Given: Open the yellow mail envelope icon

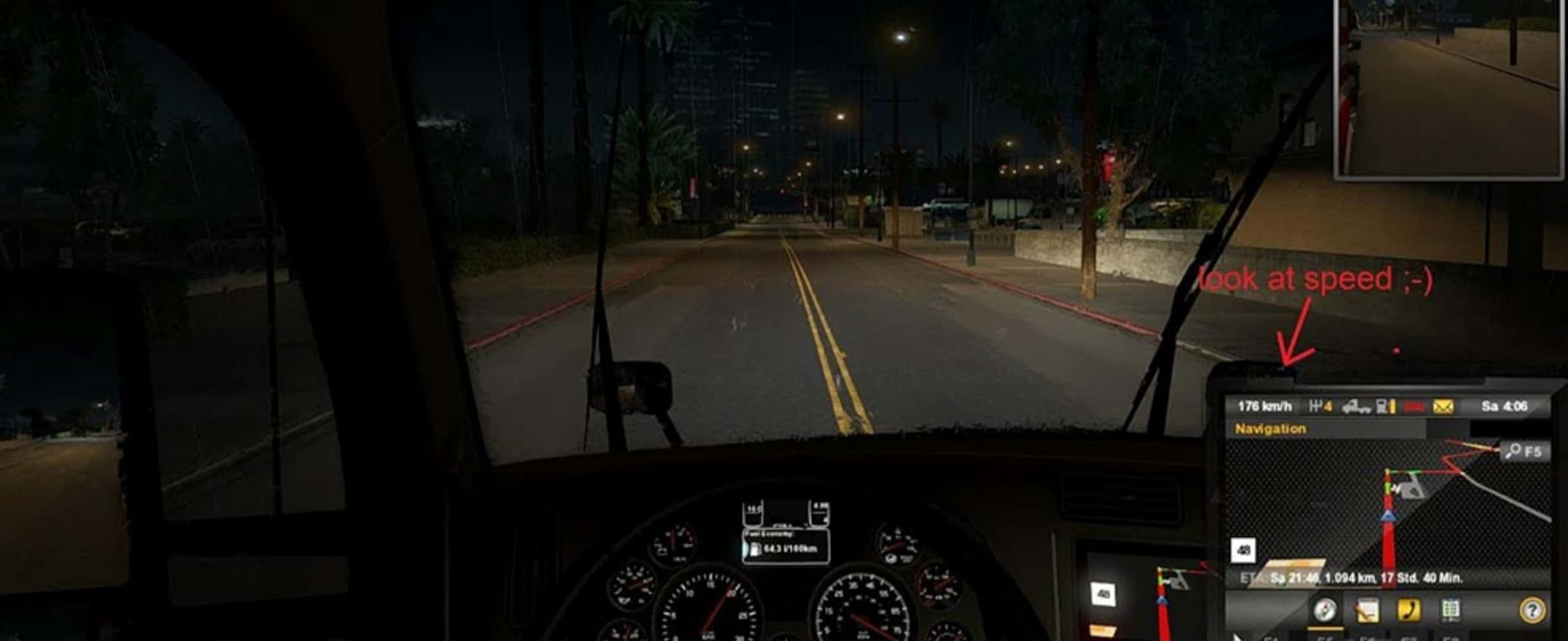Looking at the screenshot, I should (1443, 406).
